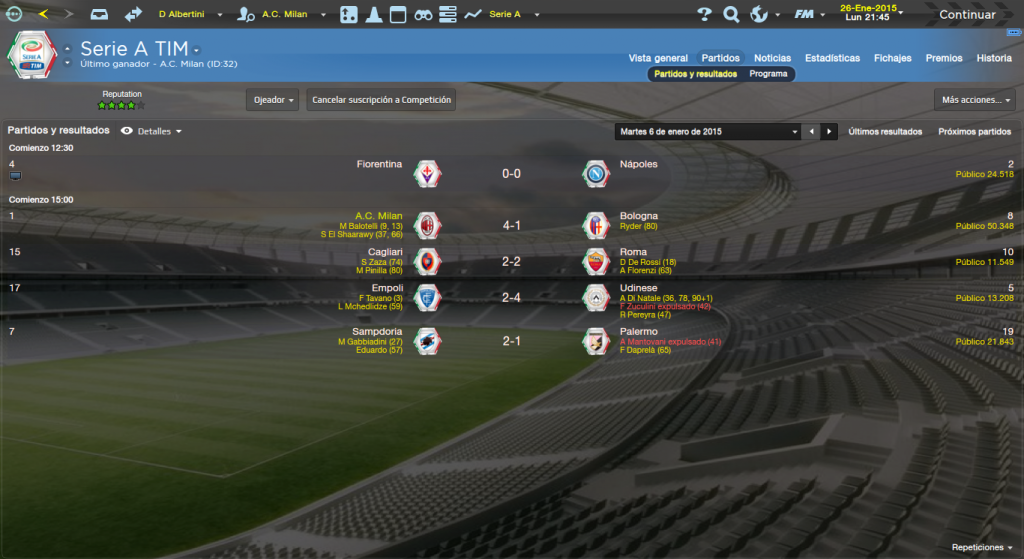The width and height of the screenshot is (1024, 559).
Task: Open the Detalles view options
Action: (152, 131)
